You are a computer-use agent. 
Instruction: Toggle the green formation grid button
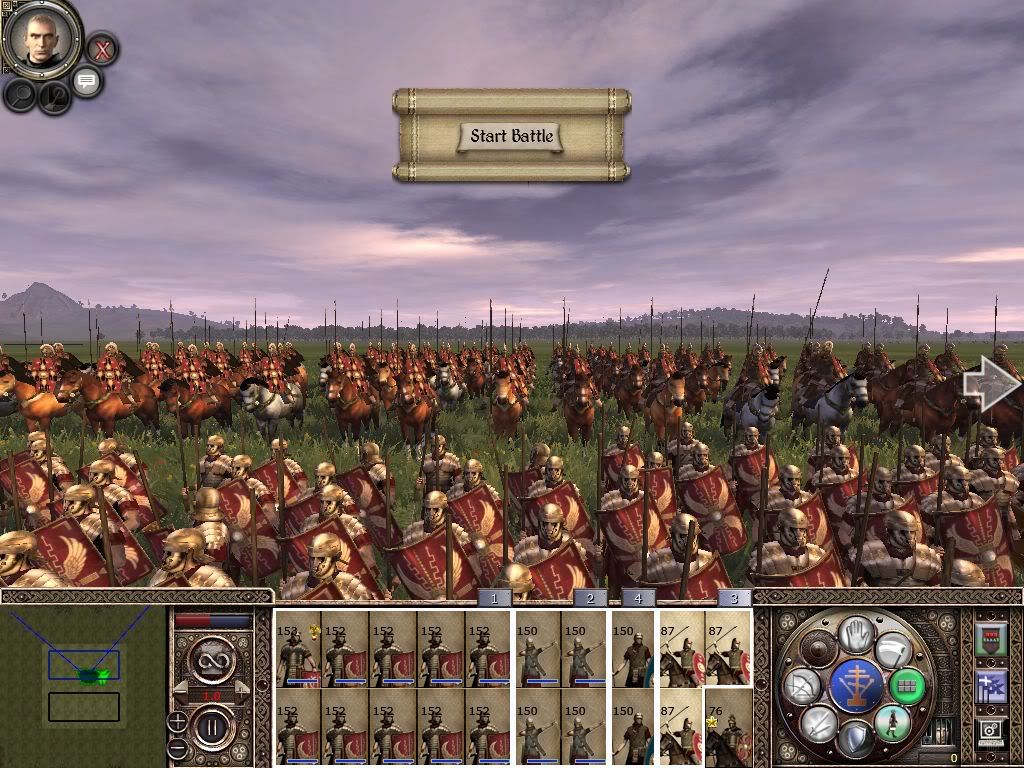(x=908, y=686)
